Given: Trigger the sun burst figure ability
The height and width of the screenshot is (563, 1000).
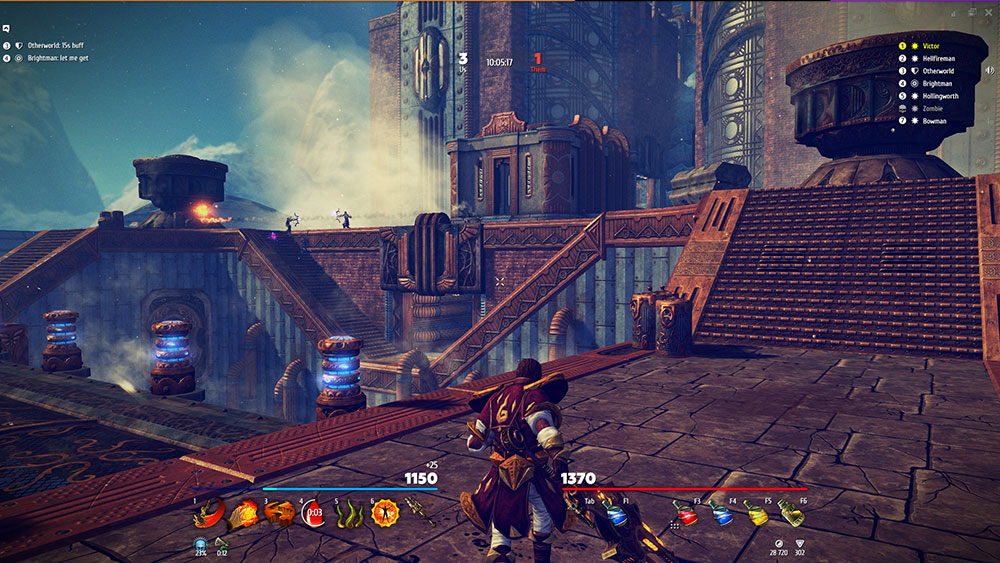Looking at the screenshot, I should pos(384,514).
